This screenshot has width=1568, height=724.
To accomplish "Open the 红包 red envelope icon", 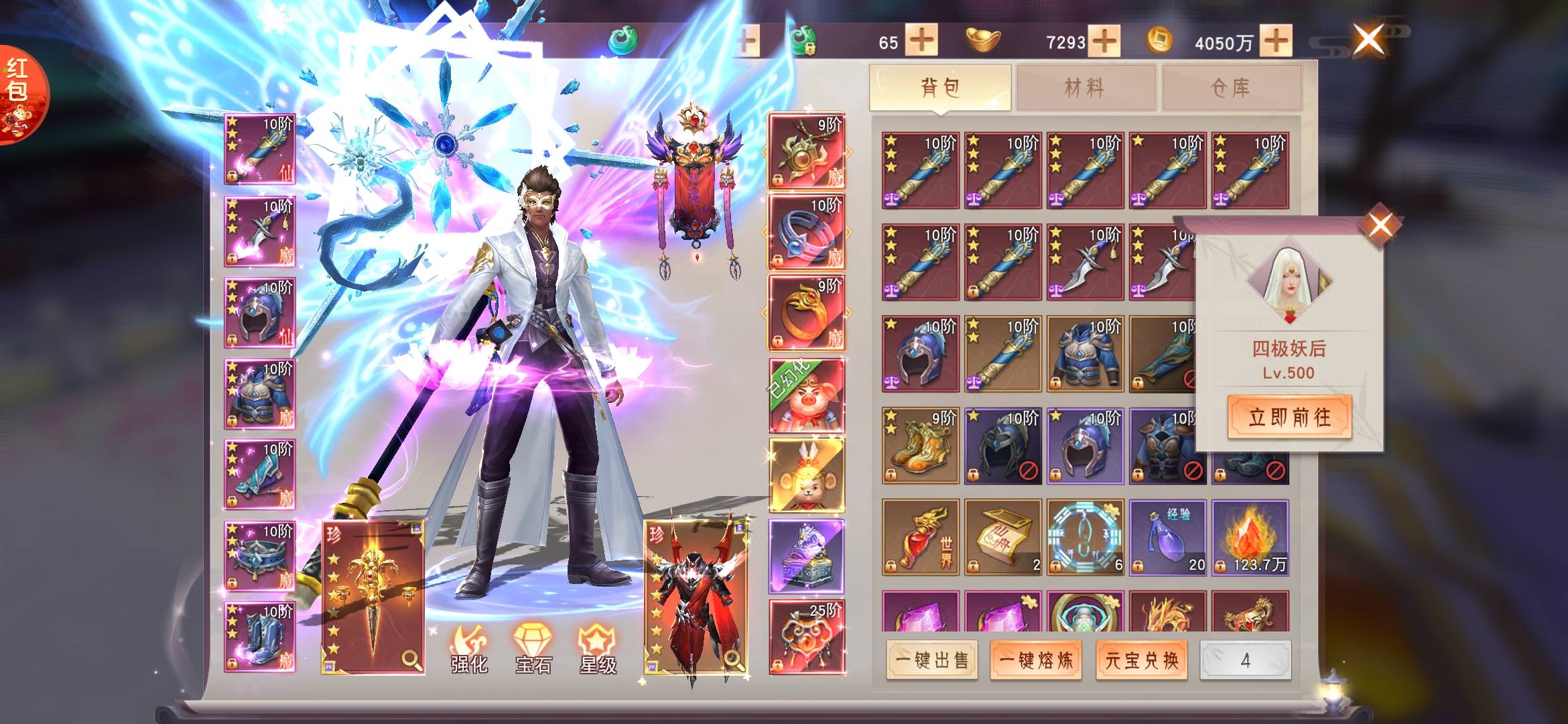I will click(x=20, y=94).
